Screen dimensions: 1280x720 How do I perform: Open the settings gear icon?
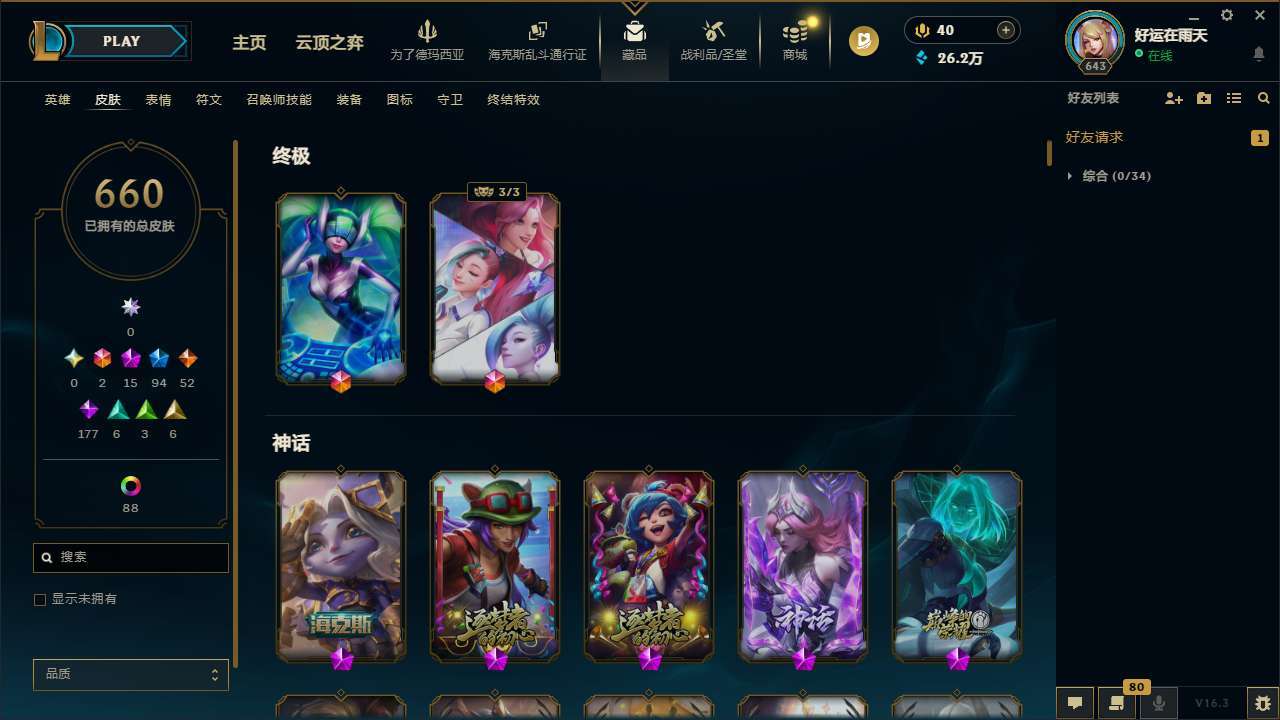[x=1226, y=15]
